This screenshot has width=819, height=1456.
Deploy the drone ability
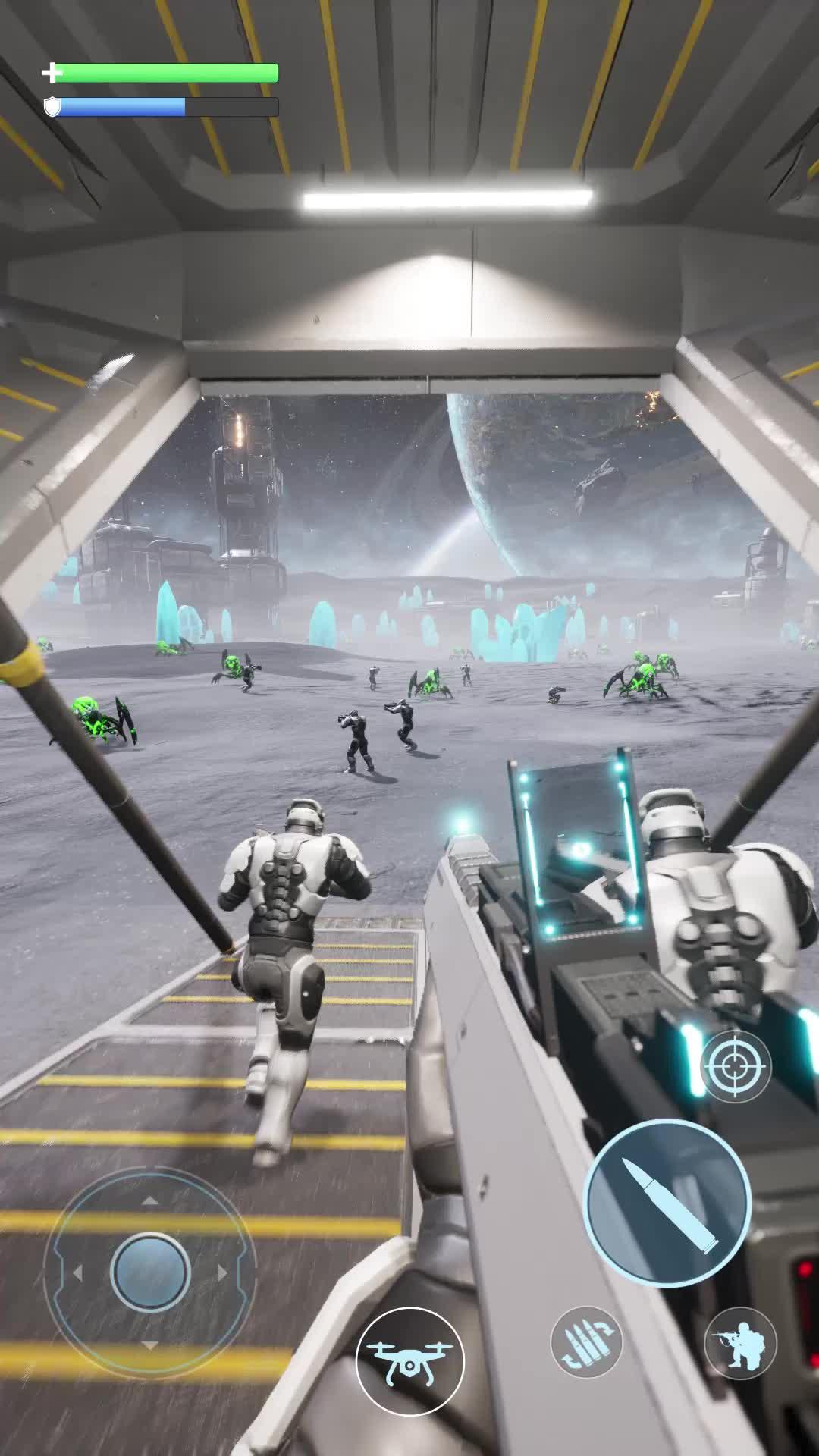[x=409, y=1361]
